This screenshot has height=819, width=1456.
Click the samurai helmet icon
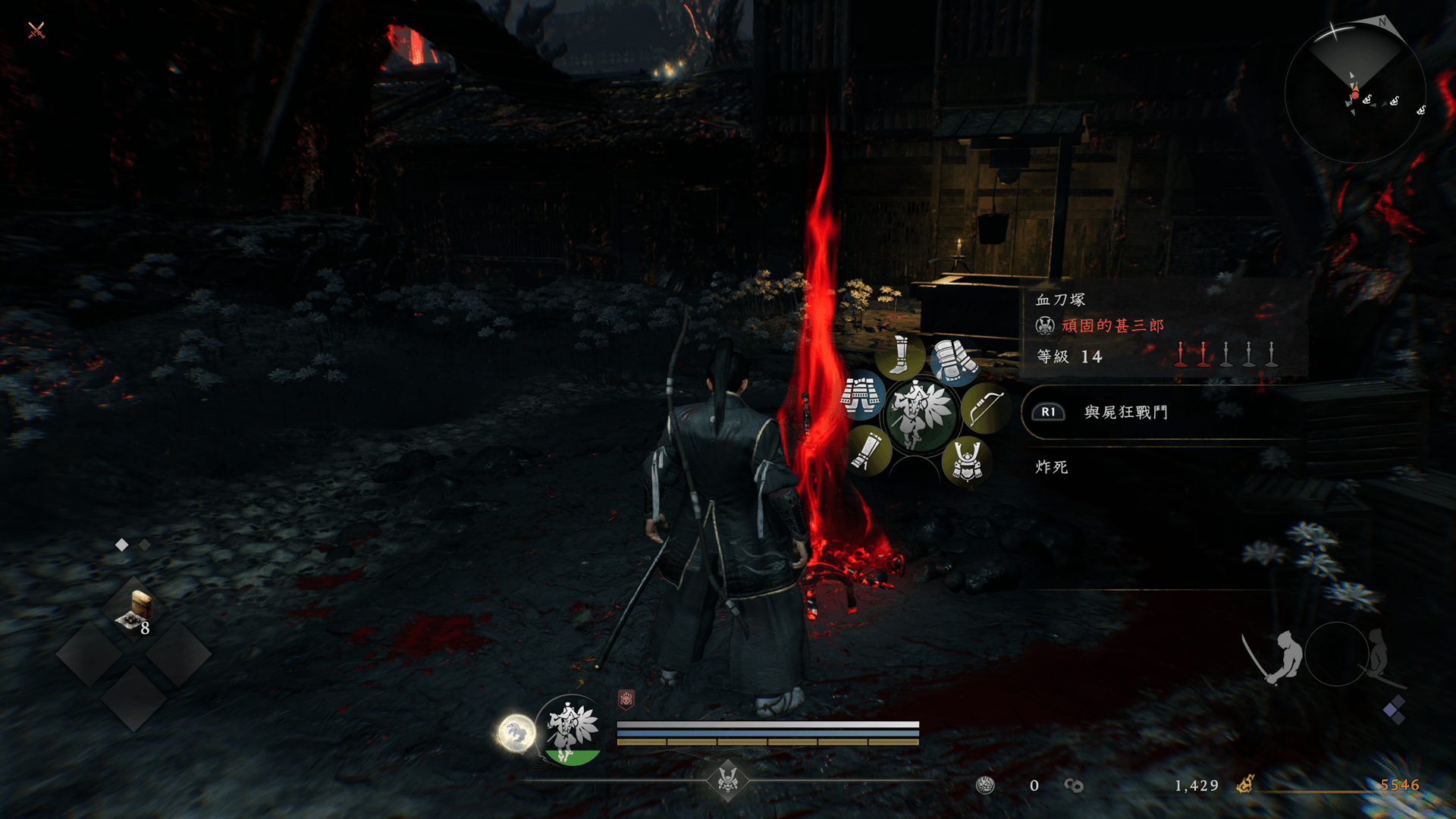[967, 460]
